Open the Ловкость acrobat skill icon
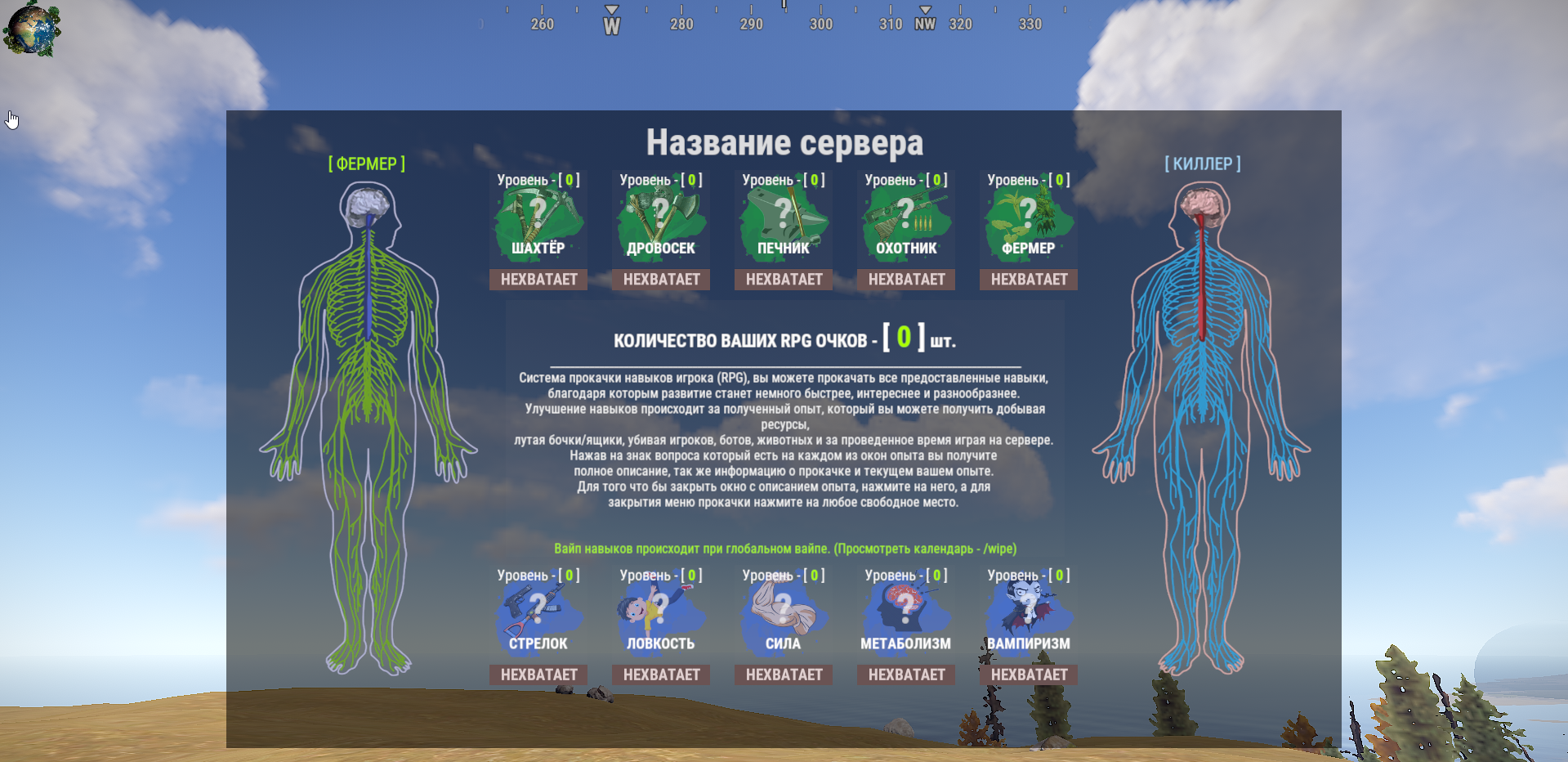The height and width of the screenshot is (762, 1568). pyautogui.click(x=660, y=607)
